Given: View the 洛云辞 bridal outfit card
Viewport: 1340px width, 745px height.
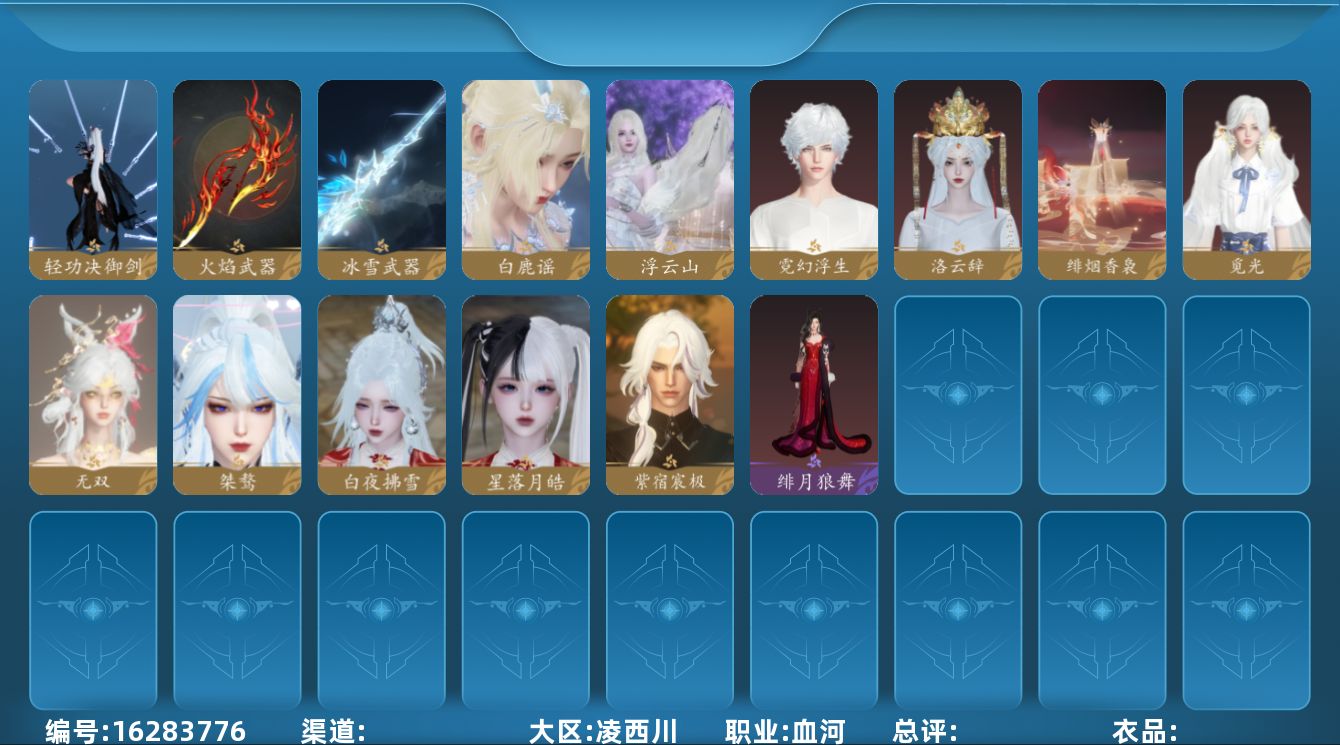Looking at the screenshot, I should pyautogui.click(x=958, y=178).
